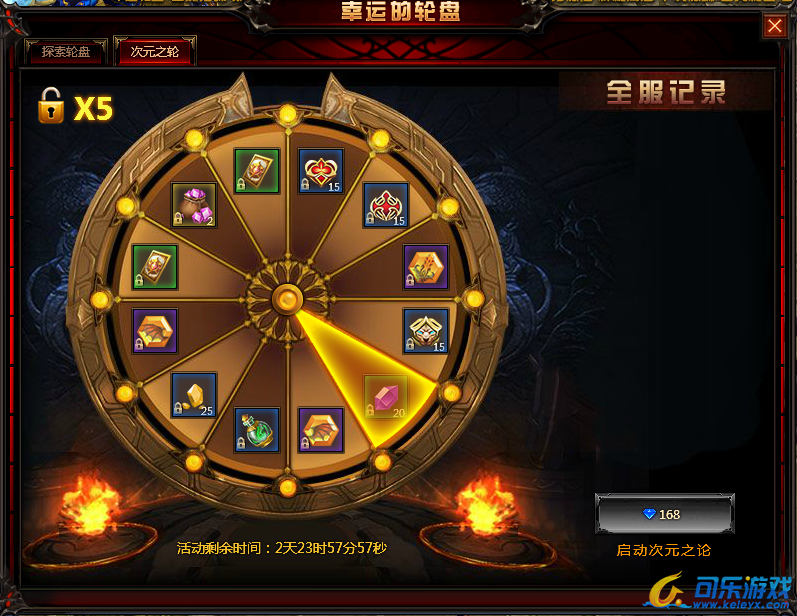Image resolution: width=797 pixels, height=616 pixels.
Task: Click the golden hub at wheel center
Action: point(288,298)
